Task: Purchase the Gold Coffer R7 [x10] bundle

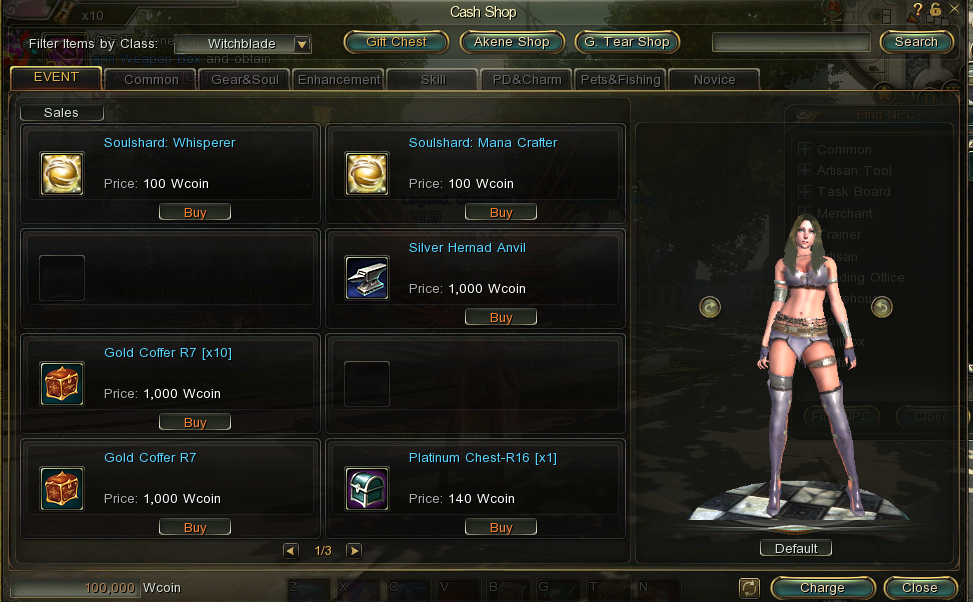Action: 195,422
